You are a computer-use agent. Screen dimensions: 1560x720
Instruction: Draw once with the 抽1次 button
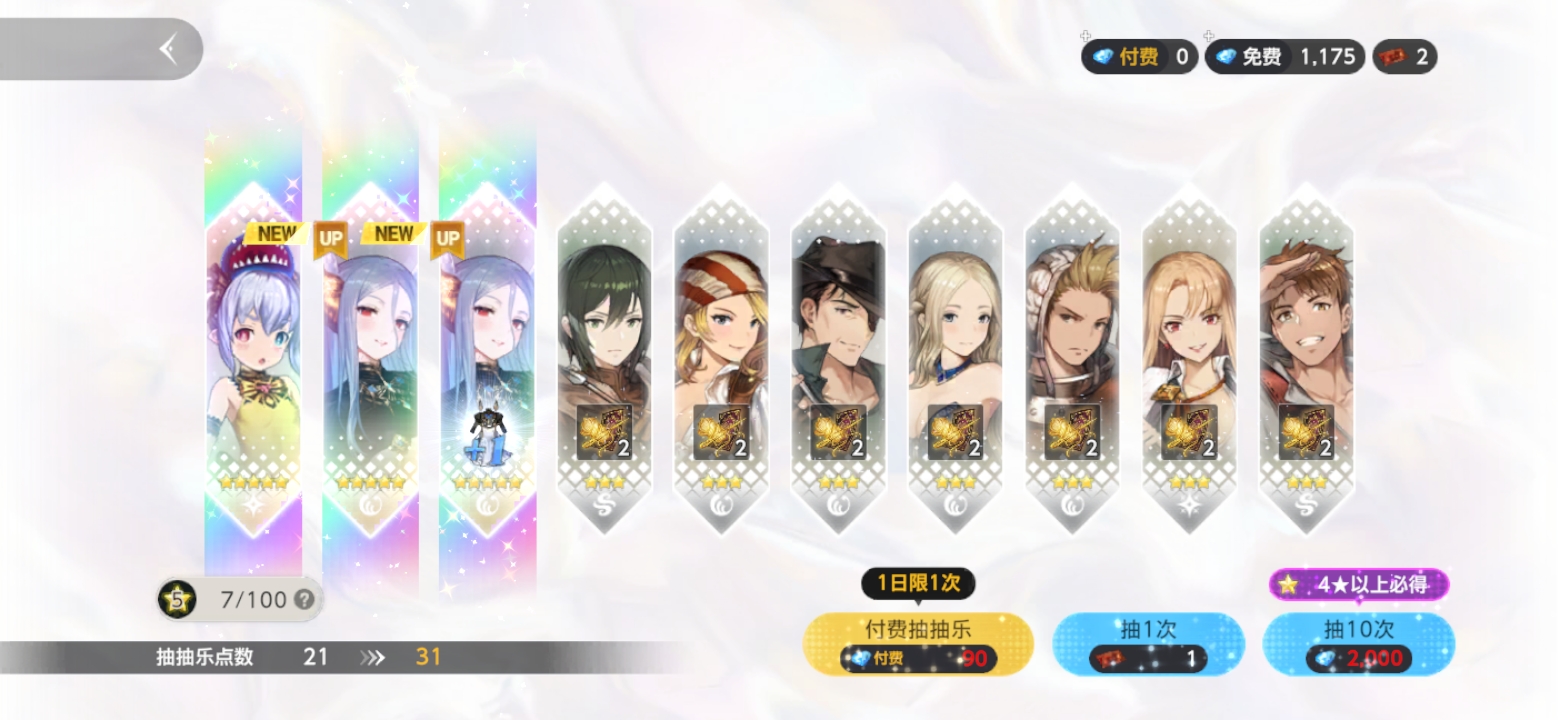[x=1148, y=643]
